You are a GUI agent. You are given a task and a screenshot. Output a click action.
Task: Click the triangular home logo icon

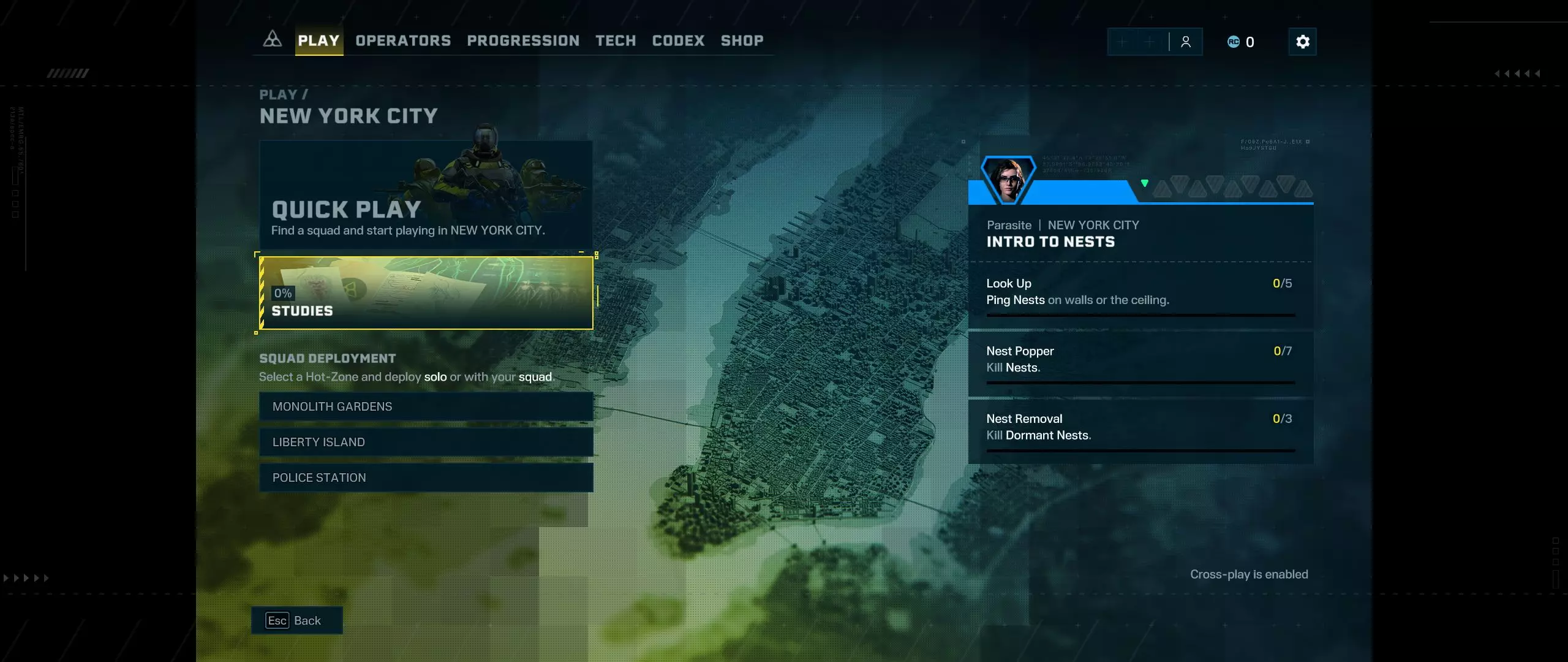273,40
